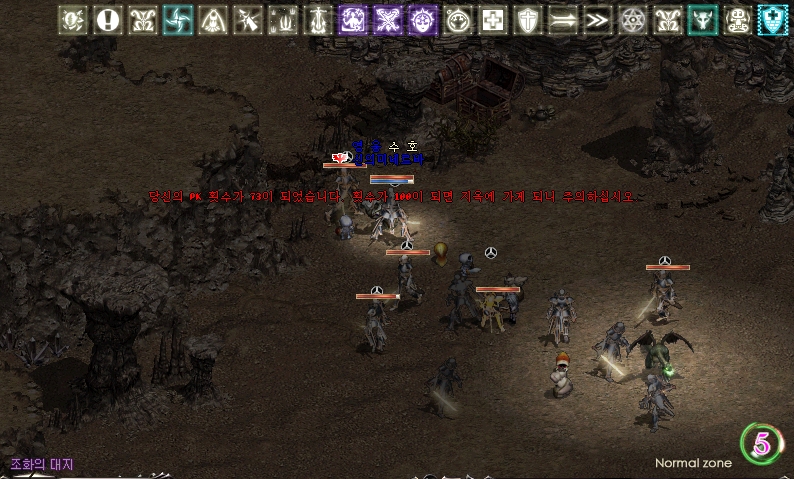Image resolution: width=794 pixels, height=479 pixels.
Task: Choose the white shield with cross icon
Action: (x=527, y=19)
